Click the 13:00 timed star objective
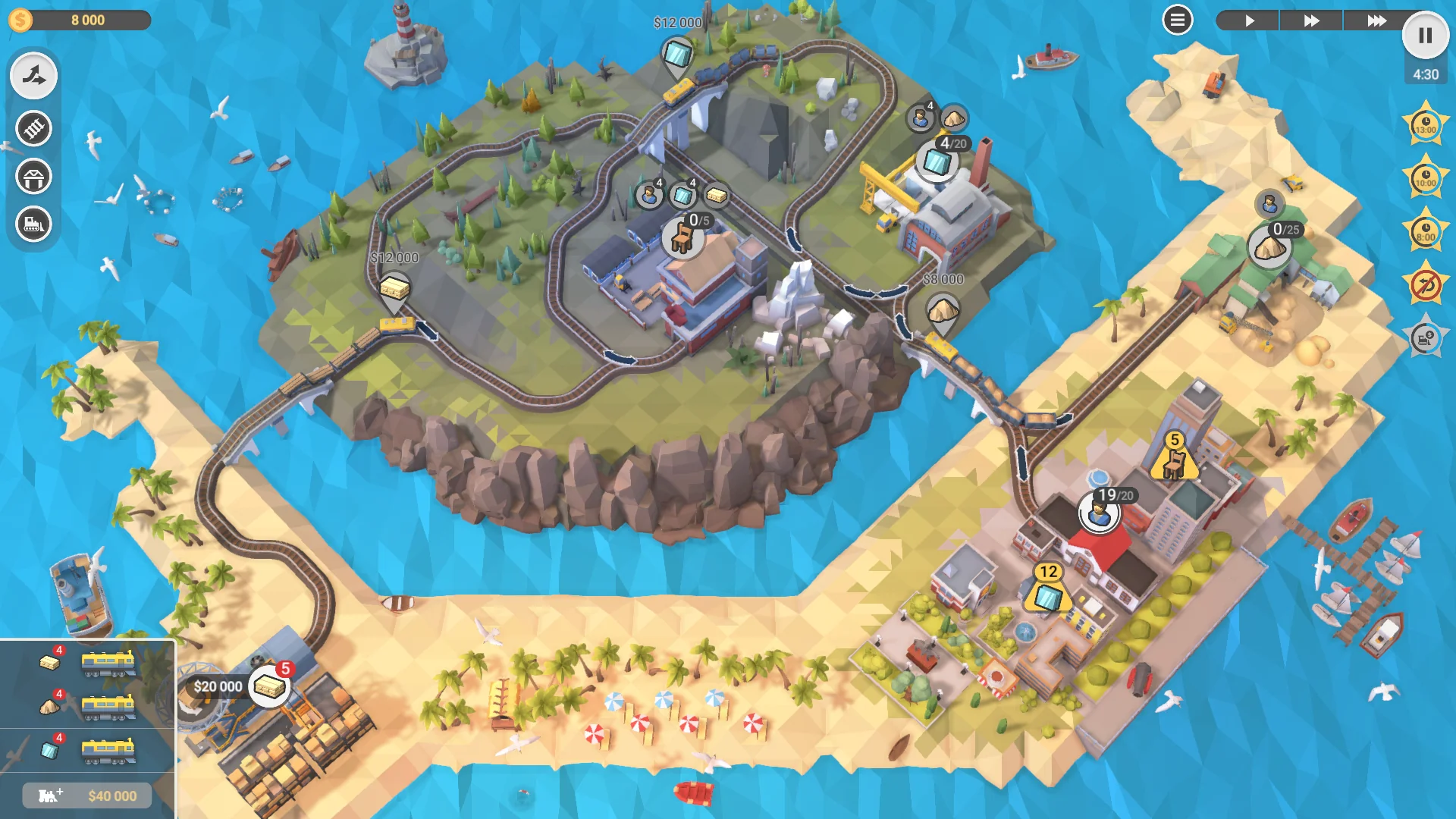This screenshot has height=819, width=1456. (x=1424, y=125)
